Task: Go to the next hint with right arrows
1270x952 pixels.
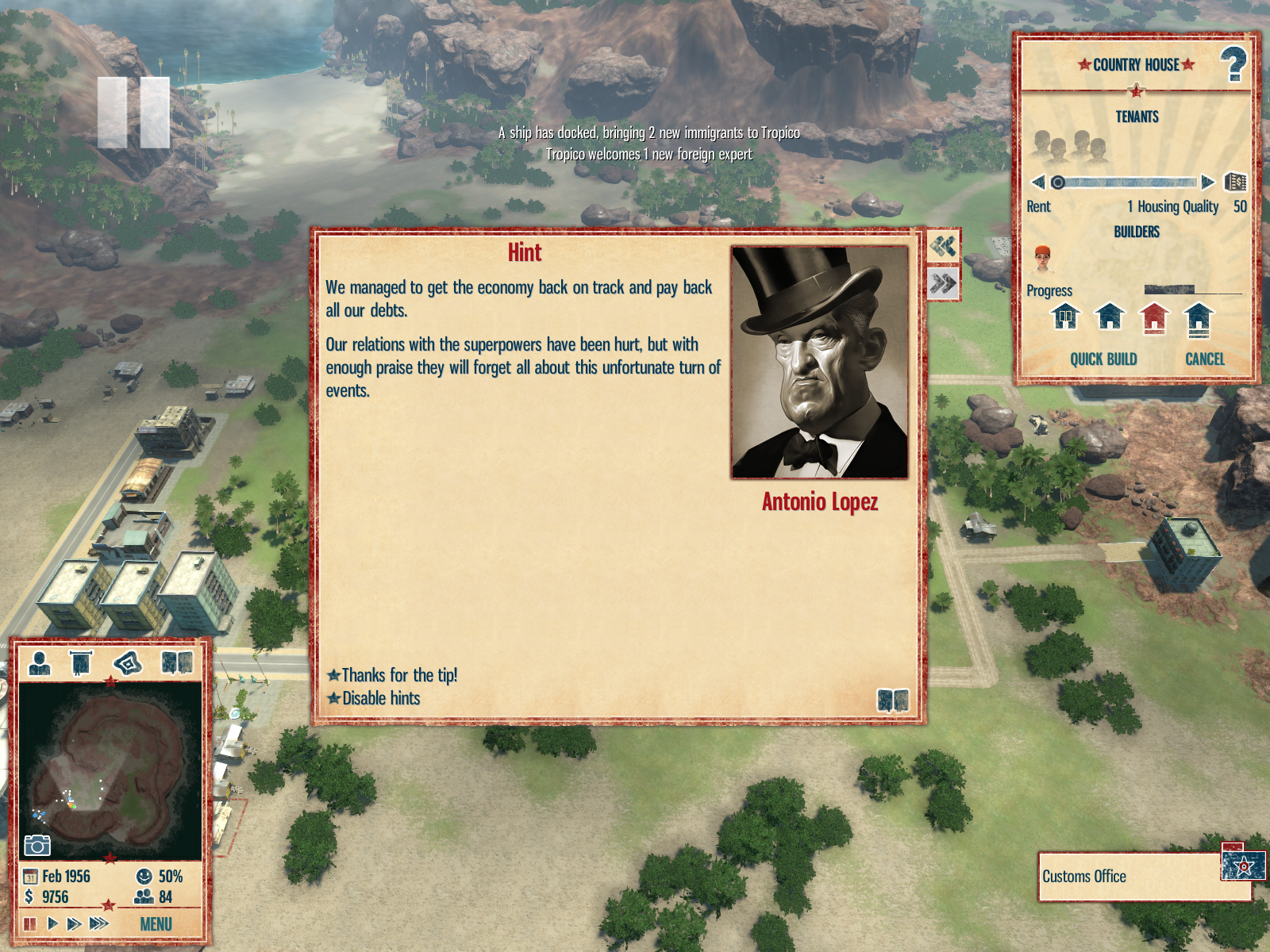Action: (943, 284)
